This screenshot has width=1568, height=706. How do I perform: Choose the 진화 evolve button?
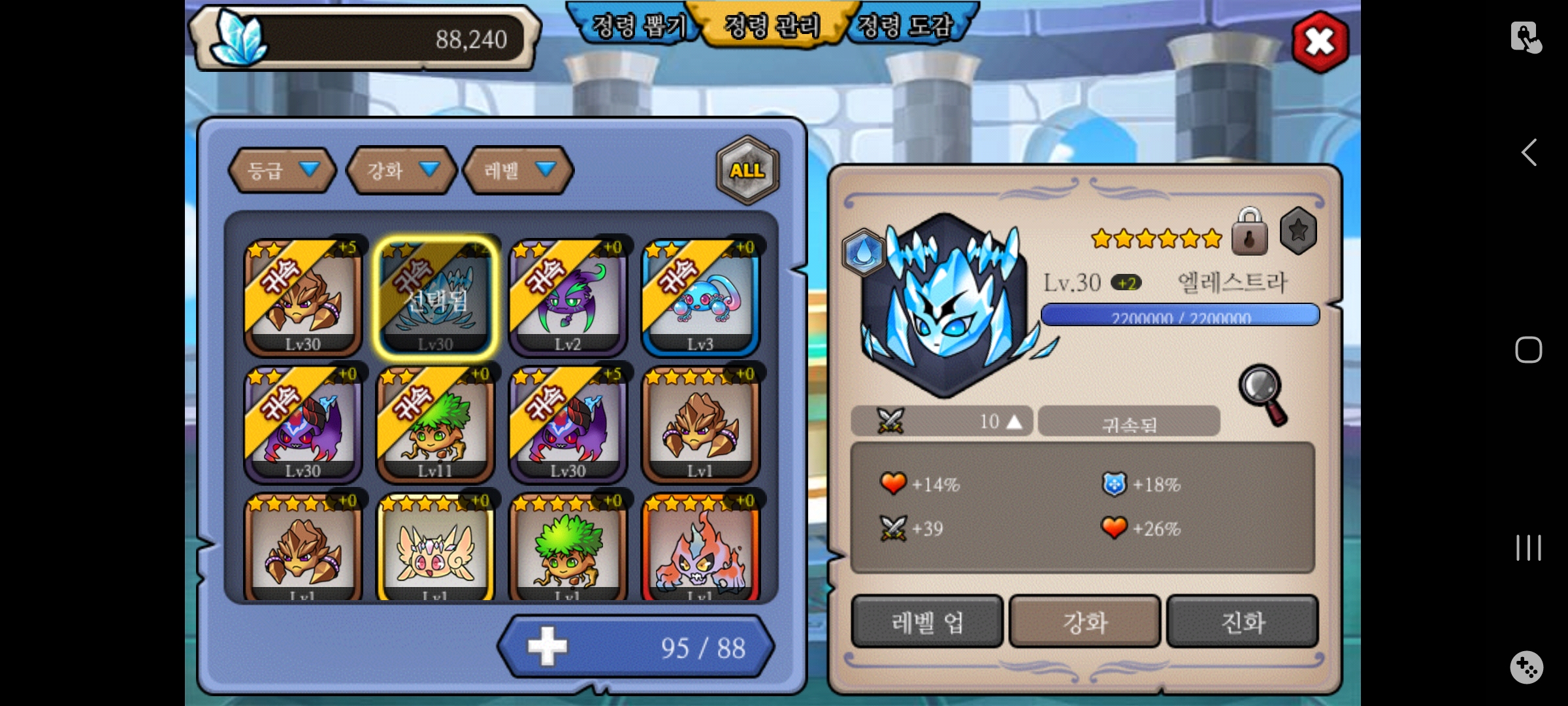pyautogui.click(x=1242, y=622)
